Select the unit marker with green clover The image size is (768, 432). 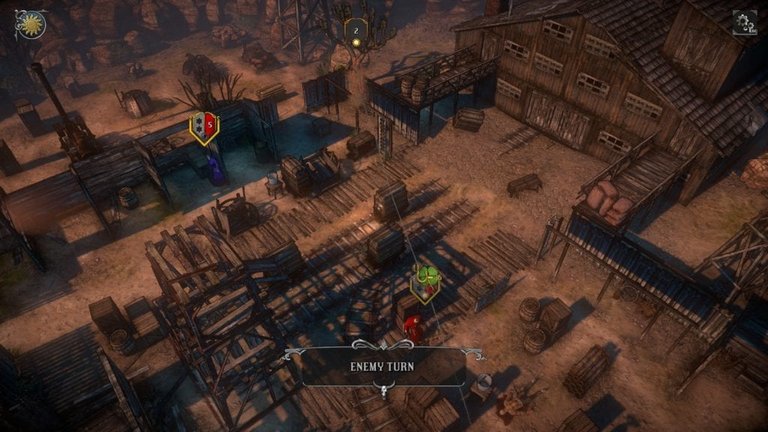pyautogui.click(x=427, y=282)
